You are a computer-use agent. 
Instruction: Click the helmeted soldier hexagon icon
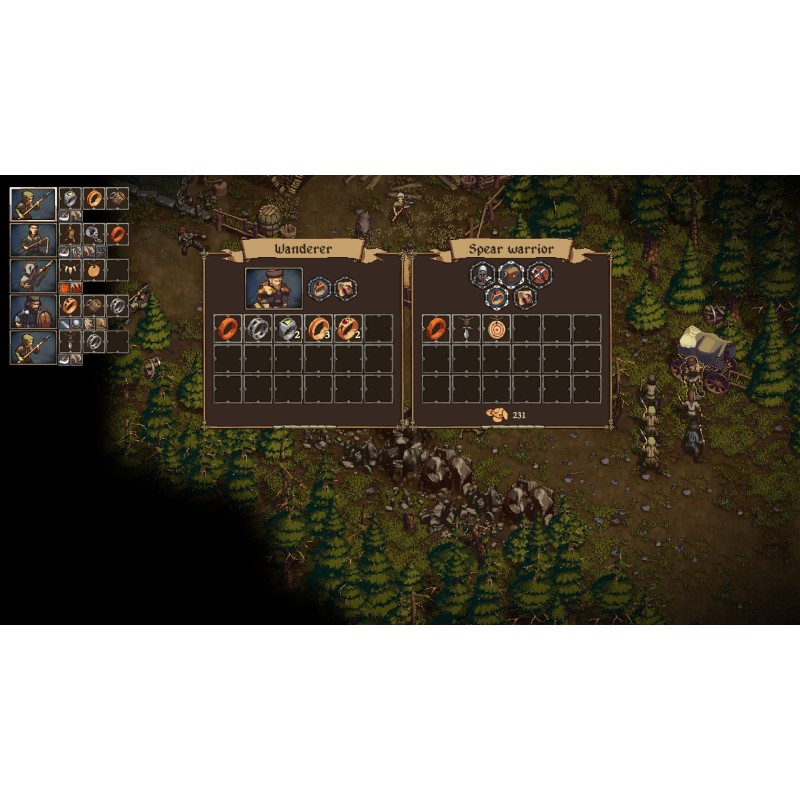pyautogui.click(x=484, y=275)
